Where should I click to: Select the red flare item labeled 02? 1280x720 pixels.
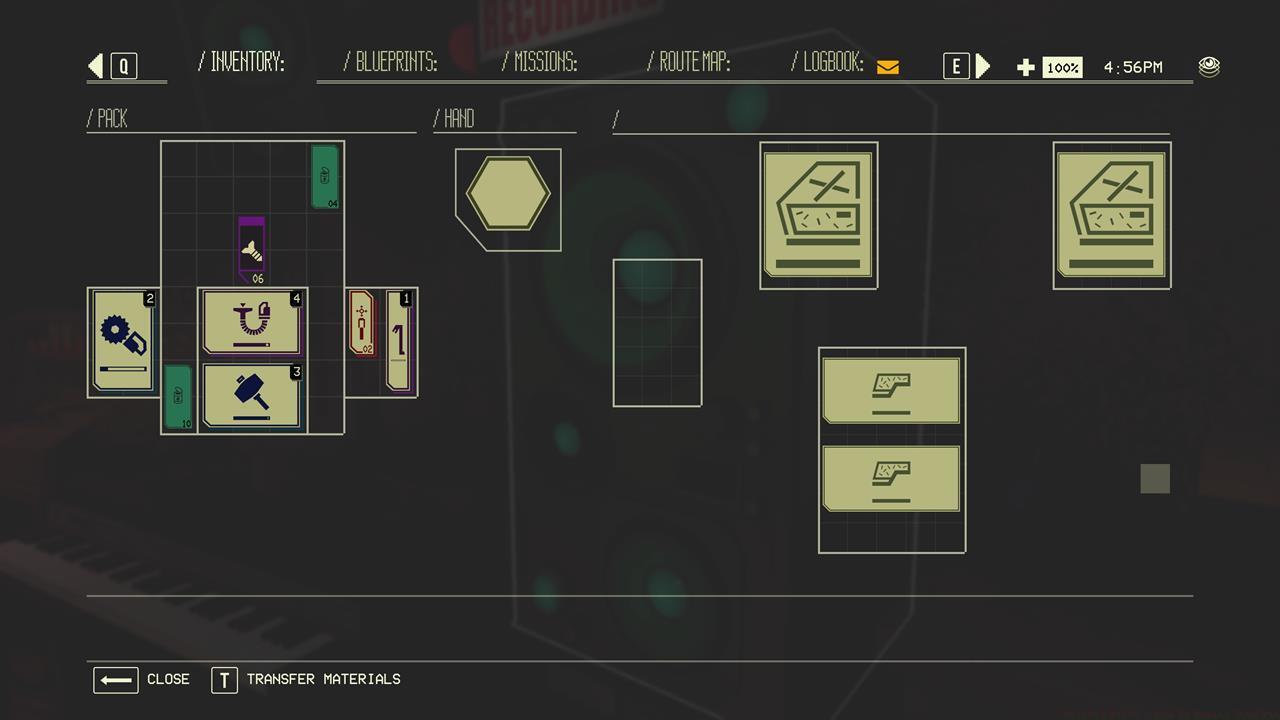pos(361,323)
